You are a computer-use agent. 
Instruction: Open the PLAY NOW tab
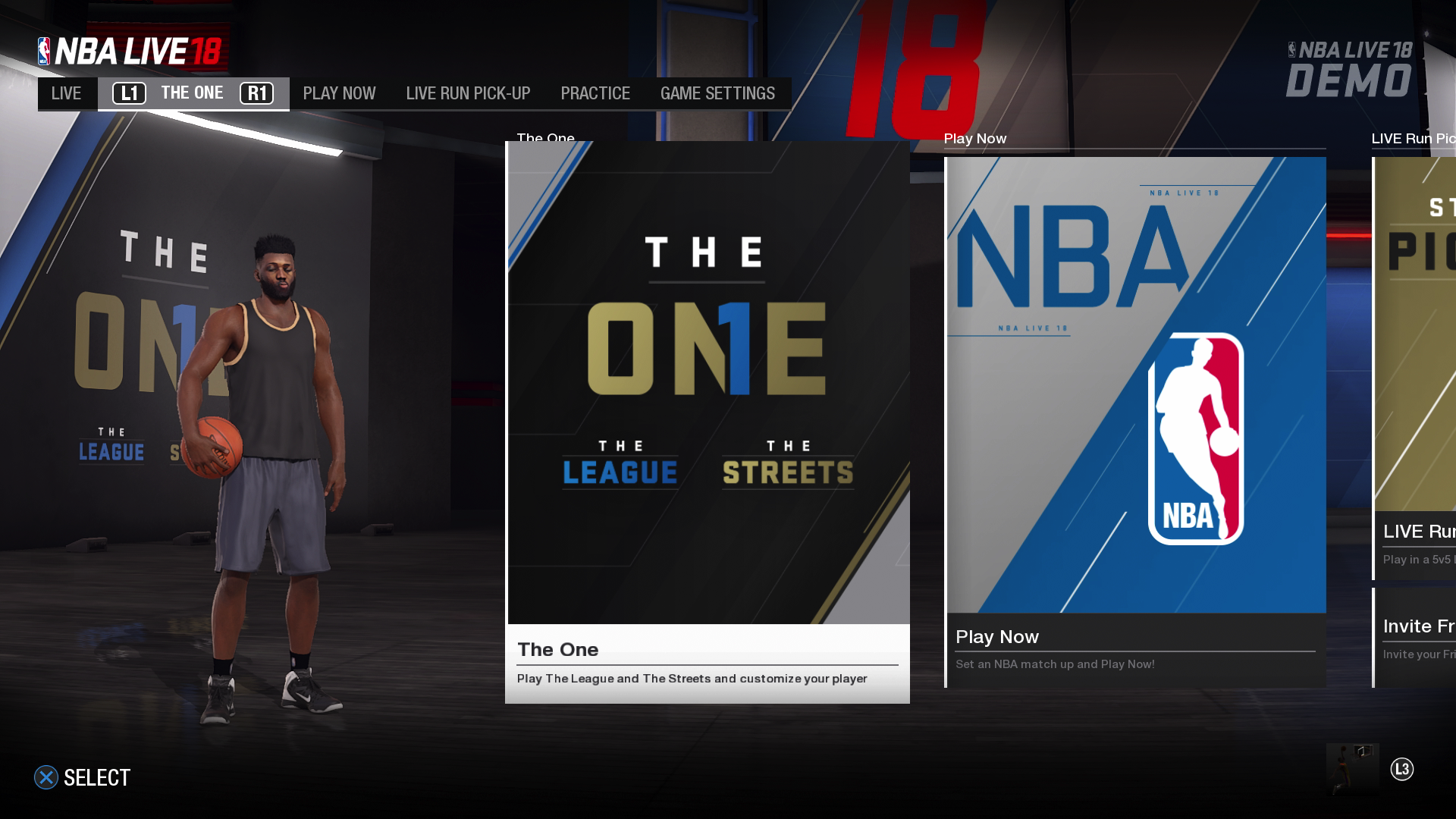point(339,93)
